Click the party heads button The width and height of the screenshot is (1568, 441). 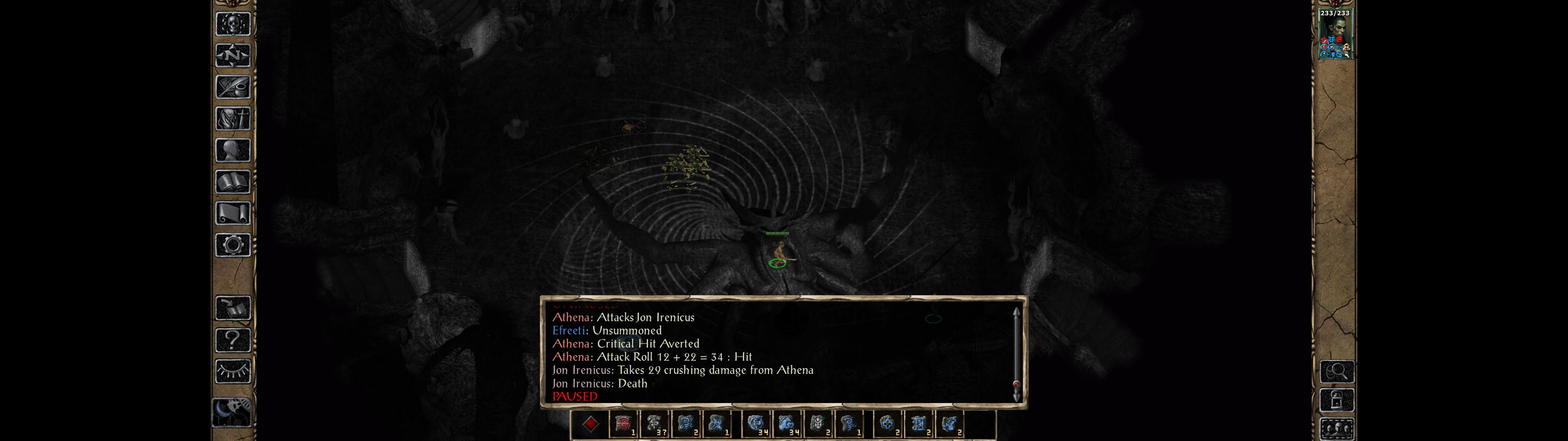pos(1337,429)
